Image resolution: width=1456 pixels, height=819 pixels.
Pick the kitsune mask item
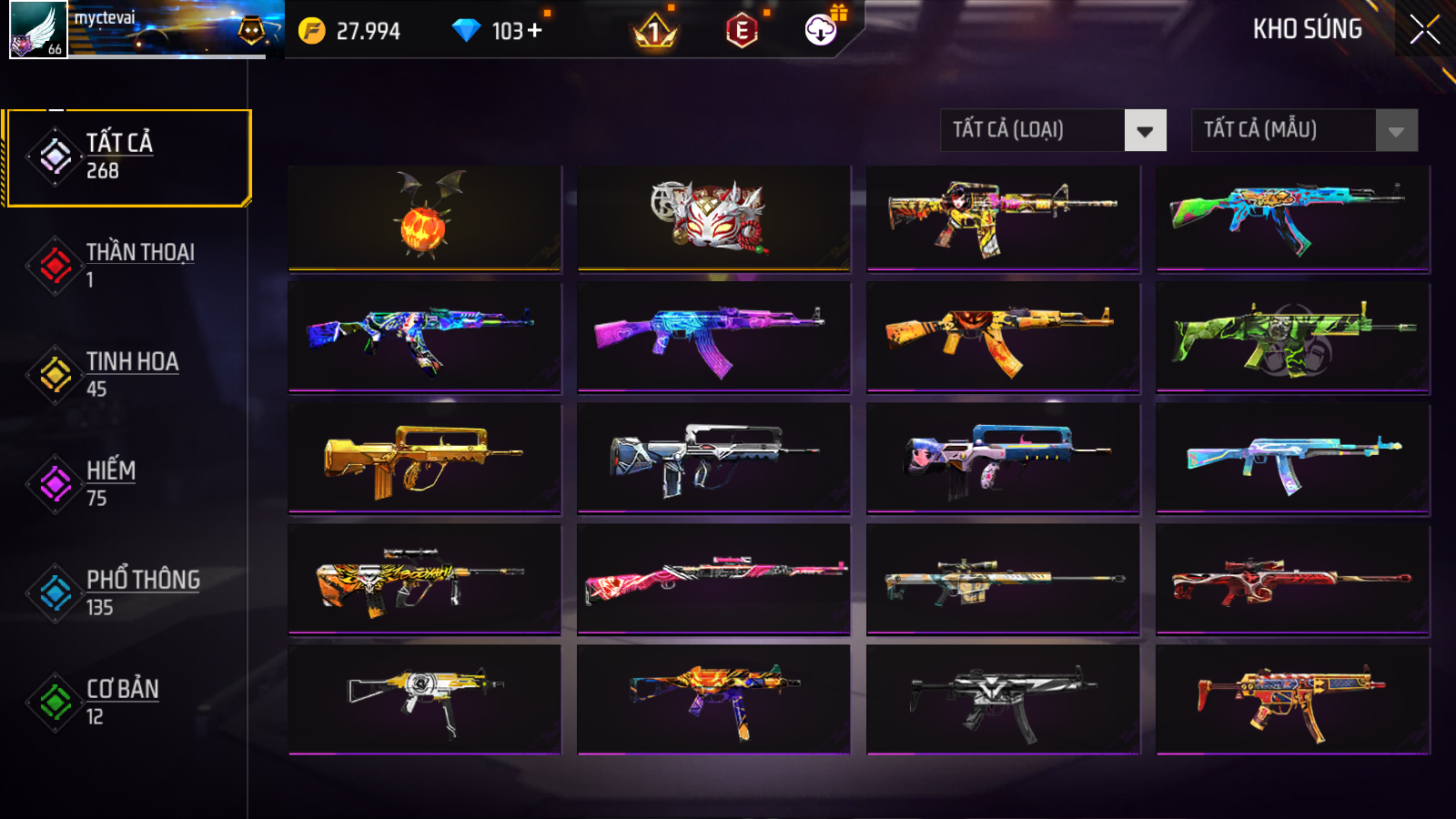pyautogui.click(x=713, y=218)
